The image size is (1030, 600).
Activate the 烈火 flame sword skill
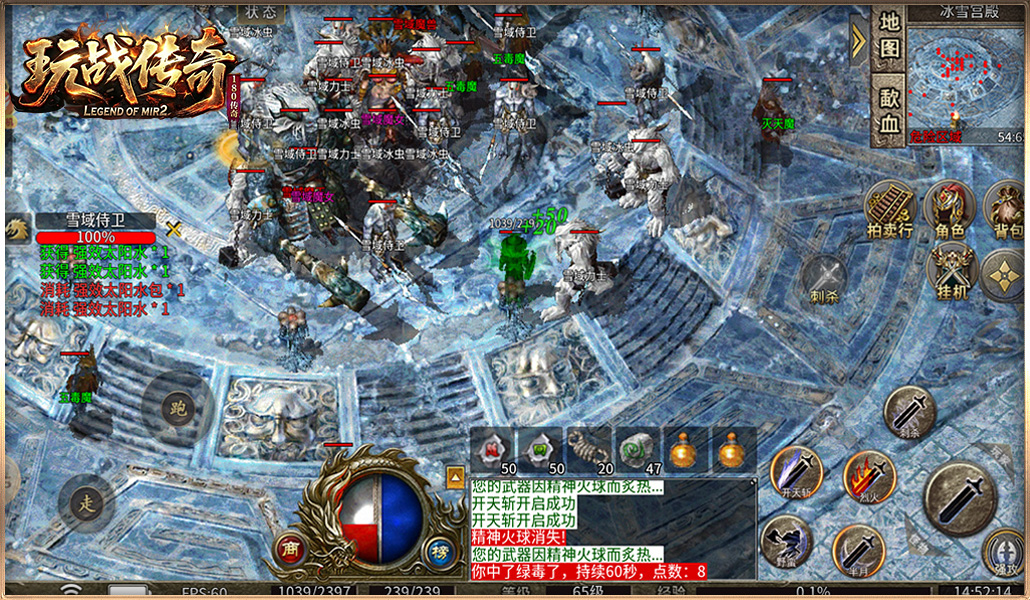(868, 476)
